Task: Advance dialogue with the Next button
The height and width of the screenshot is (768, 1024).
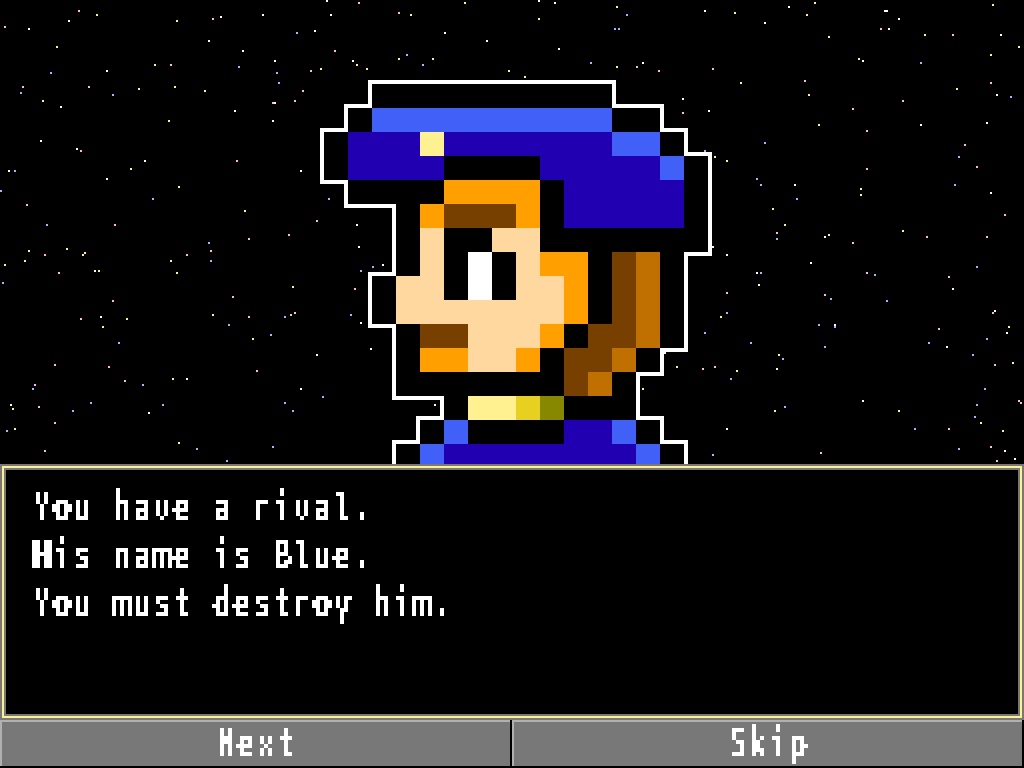Action: click(256, 743)
